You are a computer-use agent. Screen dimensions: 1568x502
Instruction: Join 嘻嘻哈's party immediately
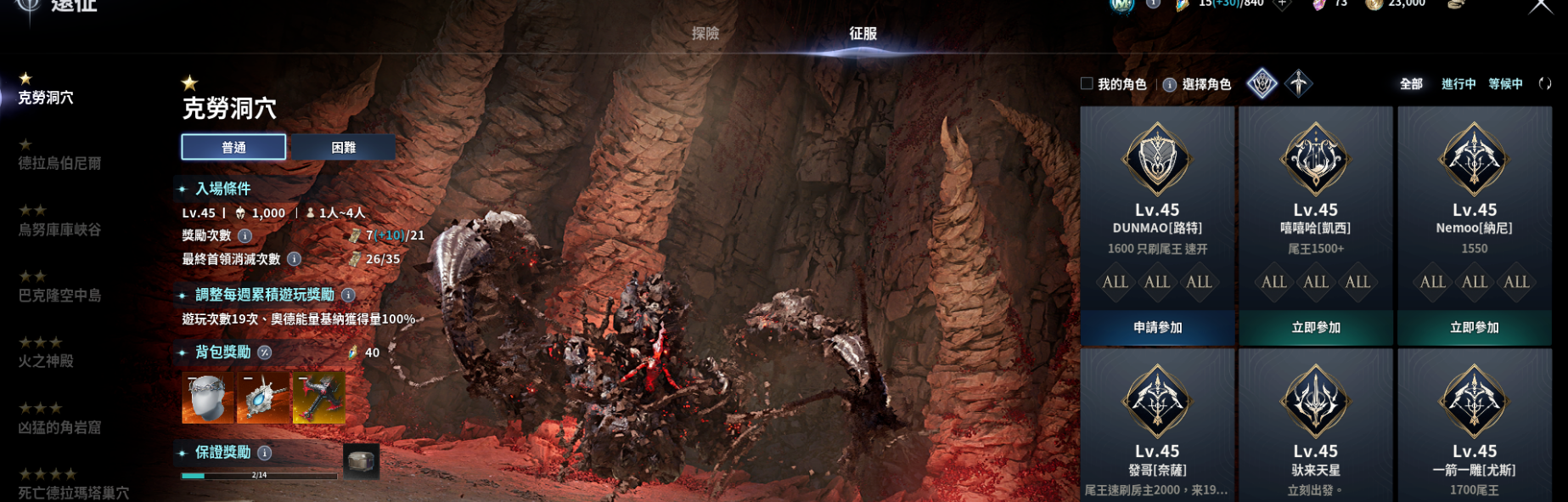[1315, 327]
